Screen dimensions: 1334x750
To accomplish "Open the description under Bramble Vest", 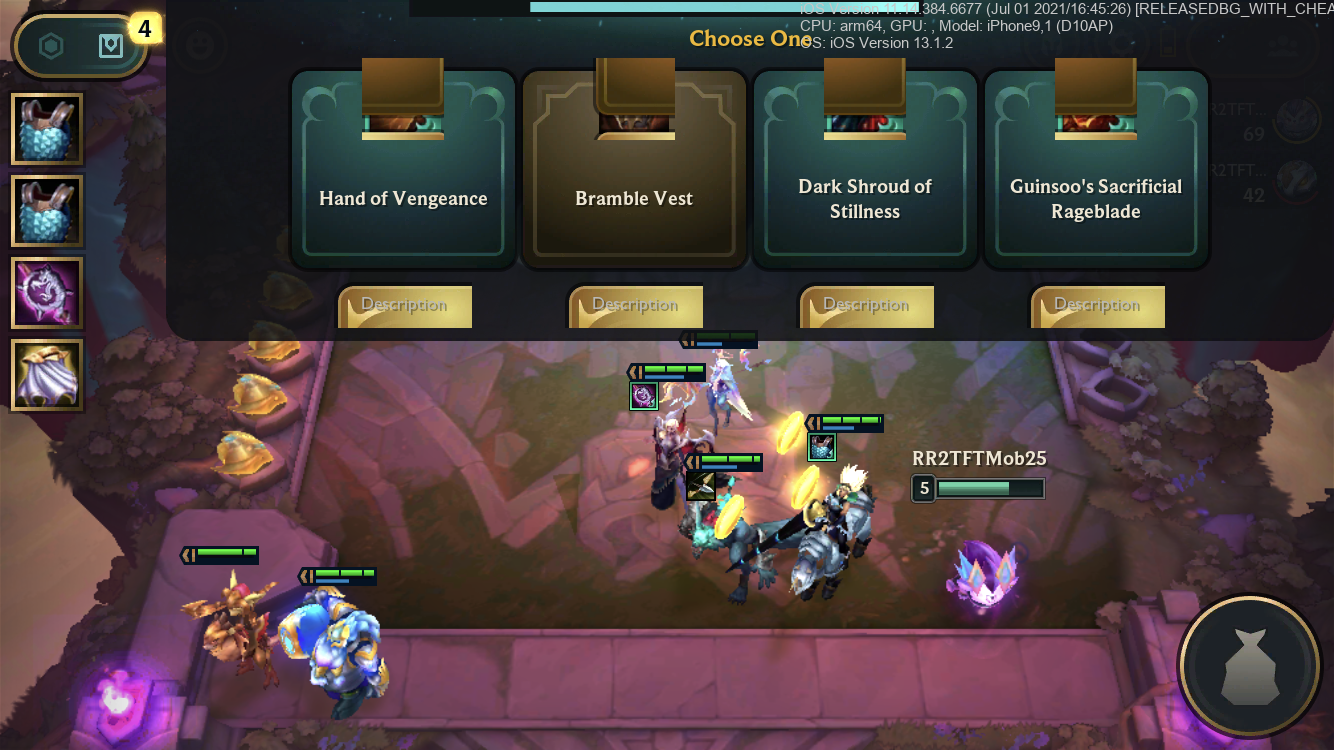I will point(636,306).
